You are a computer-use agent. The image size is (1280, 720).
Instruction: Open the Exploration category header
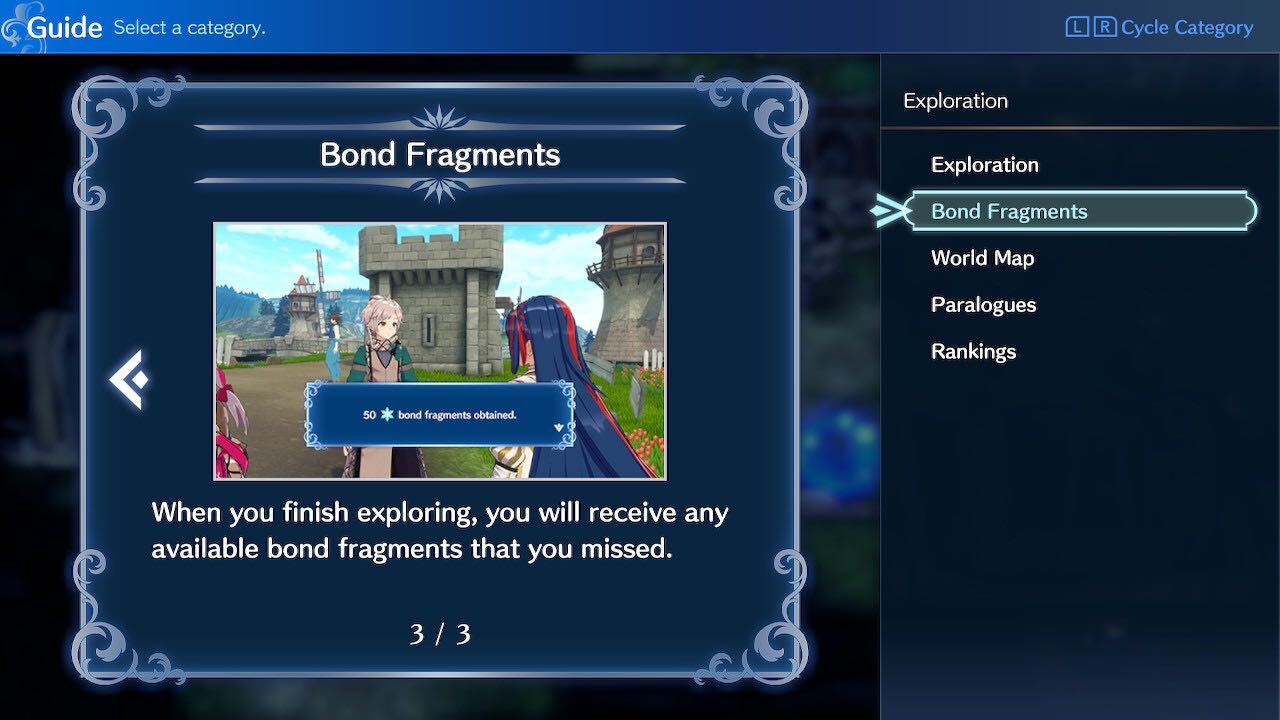[955, 100]
